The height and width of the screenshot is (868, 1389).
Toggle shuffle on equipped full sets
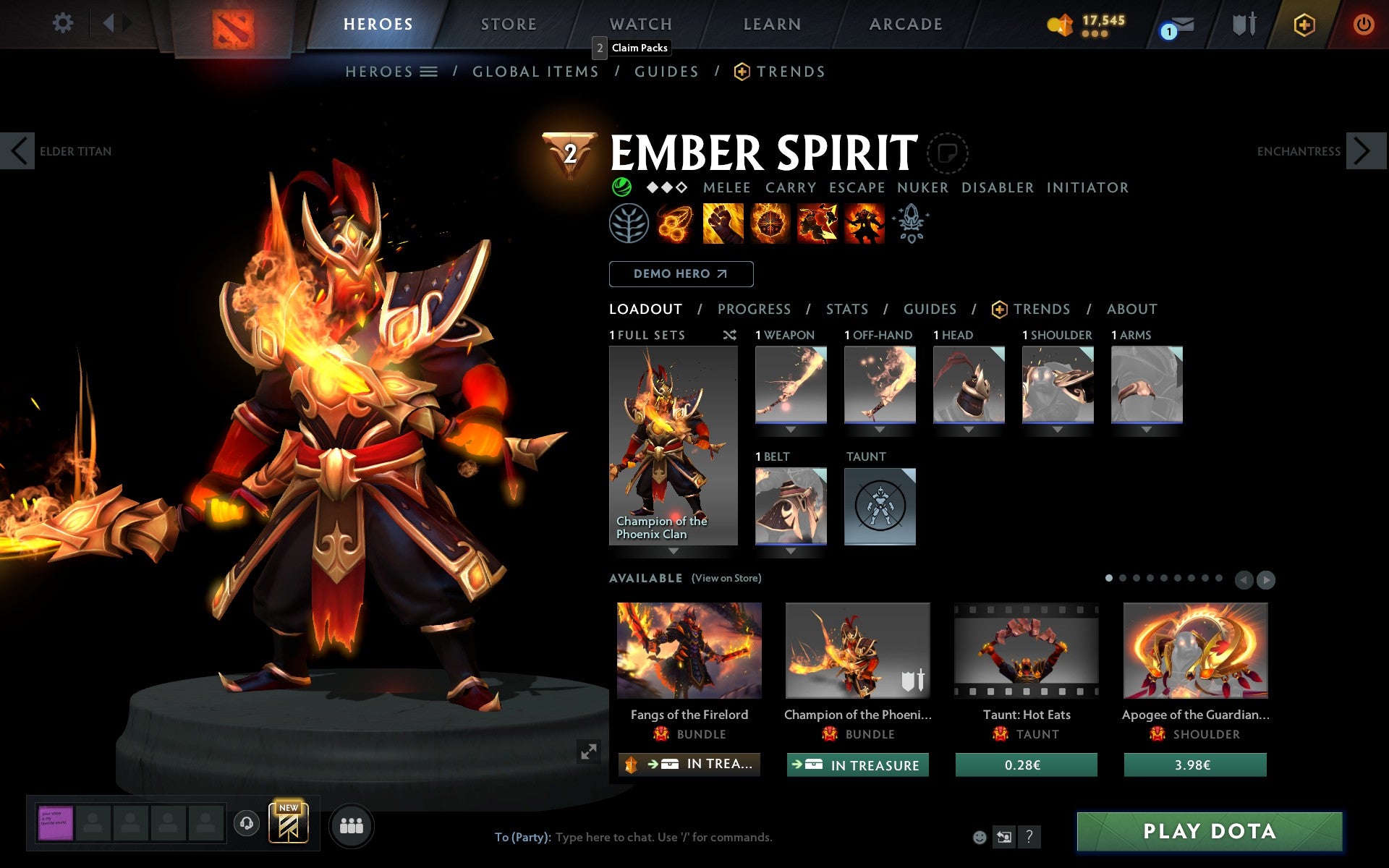[729, 335]
